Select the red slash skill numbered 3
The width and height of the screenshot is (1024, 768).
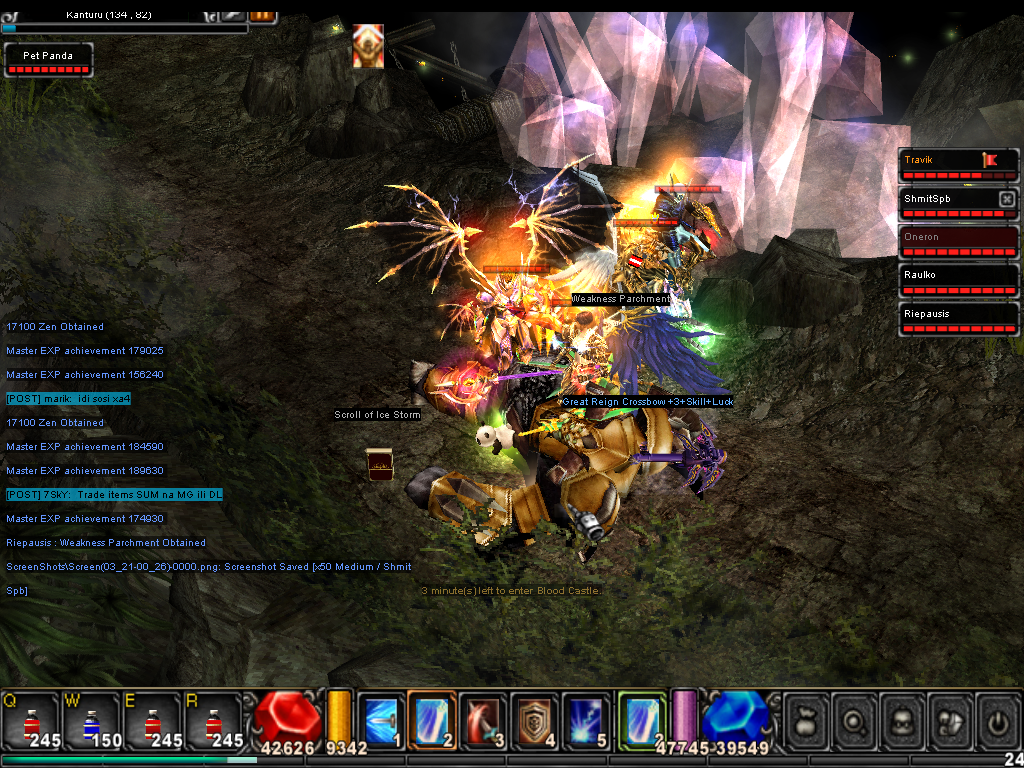(x=483, y=720)
